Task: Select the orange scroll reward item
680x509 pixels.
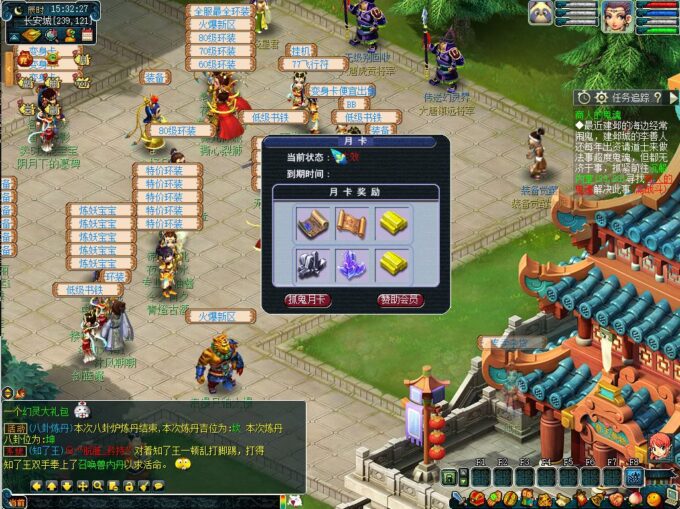Action: click(353, 223)
